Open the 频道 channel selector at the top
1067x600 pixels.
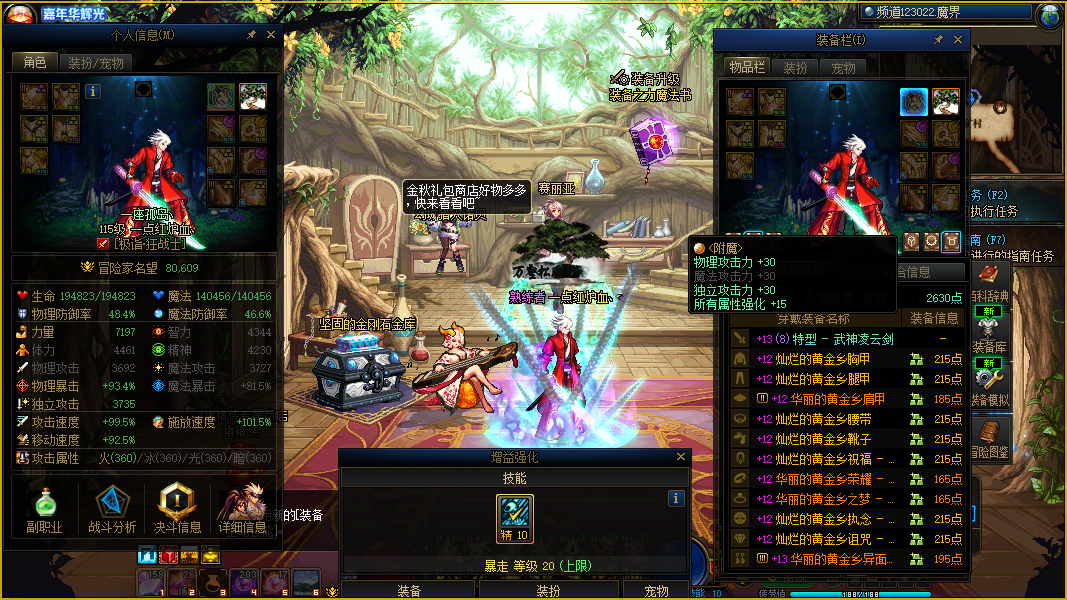[x=945, y=13]
